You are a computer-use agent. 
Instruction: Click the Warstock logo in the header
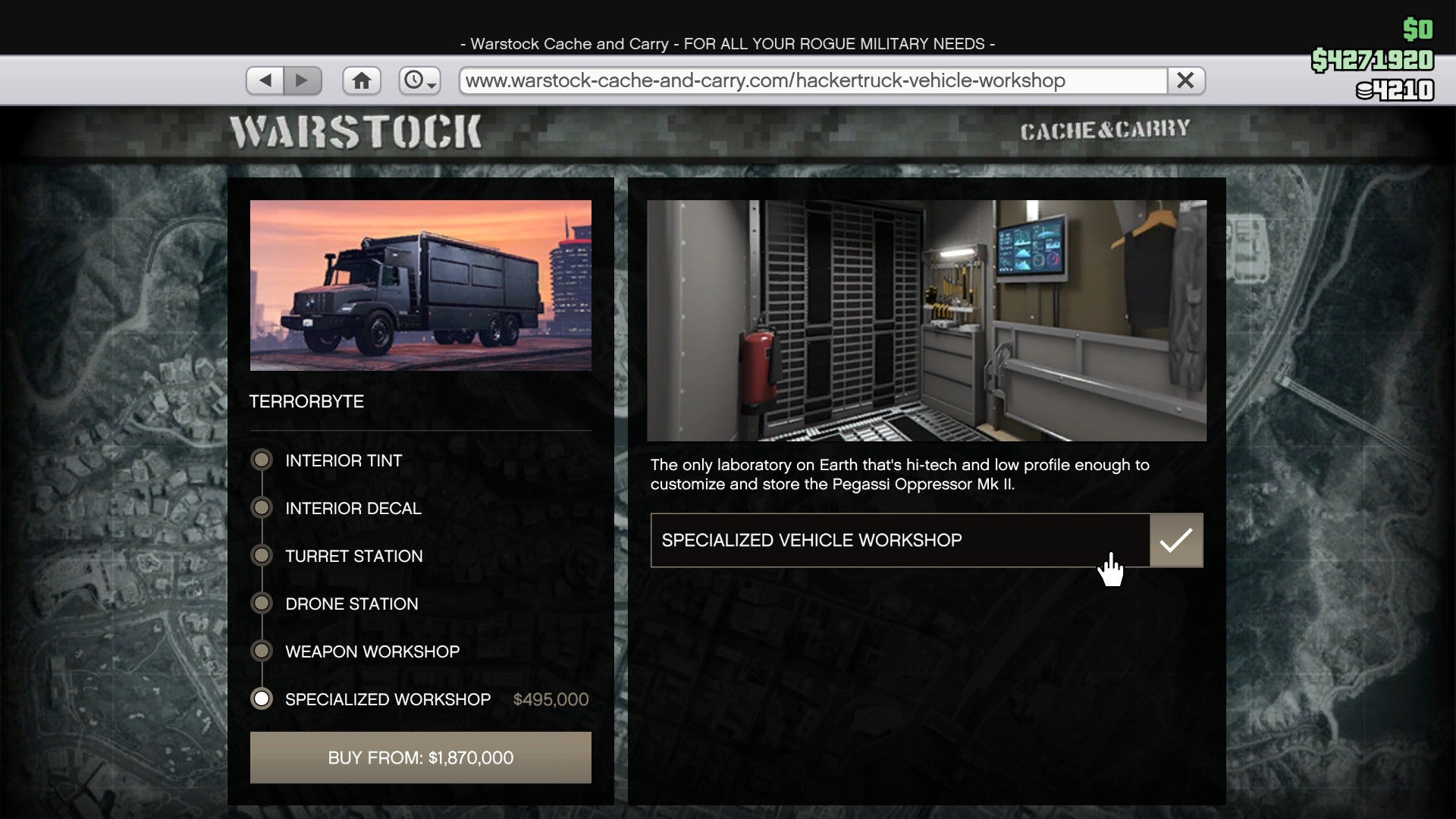coord(356,132)
